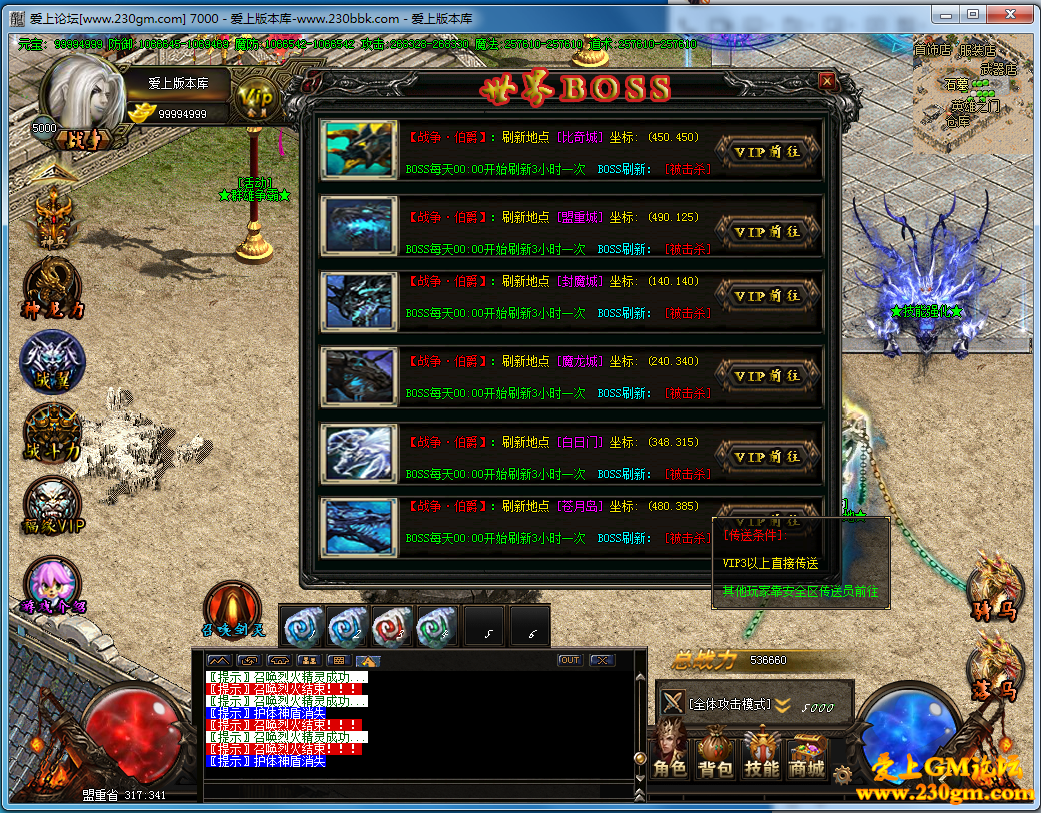Use VIP前往 for the 白日门 boss
1041x813 pixels.
click(x=767, y=456)
